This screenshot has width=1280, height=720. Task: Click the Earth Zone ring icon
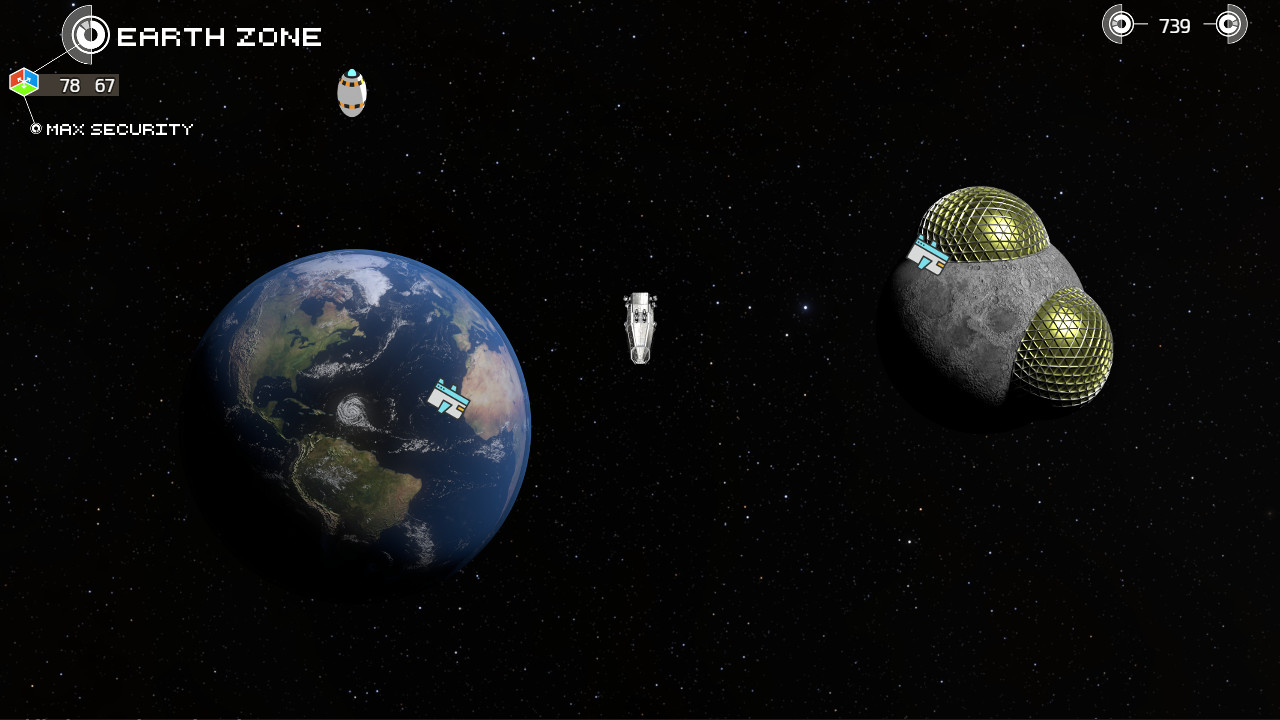pos(90,35)
